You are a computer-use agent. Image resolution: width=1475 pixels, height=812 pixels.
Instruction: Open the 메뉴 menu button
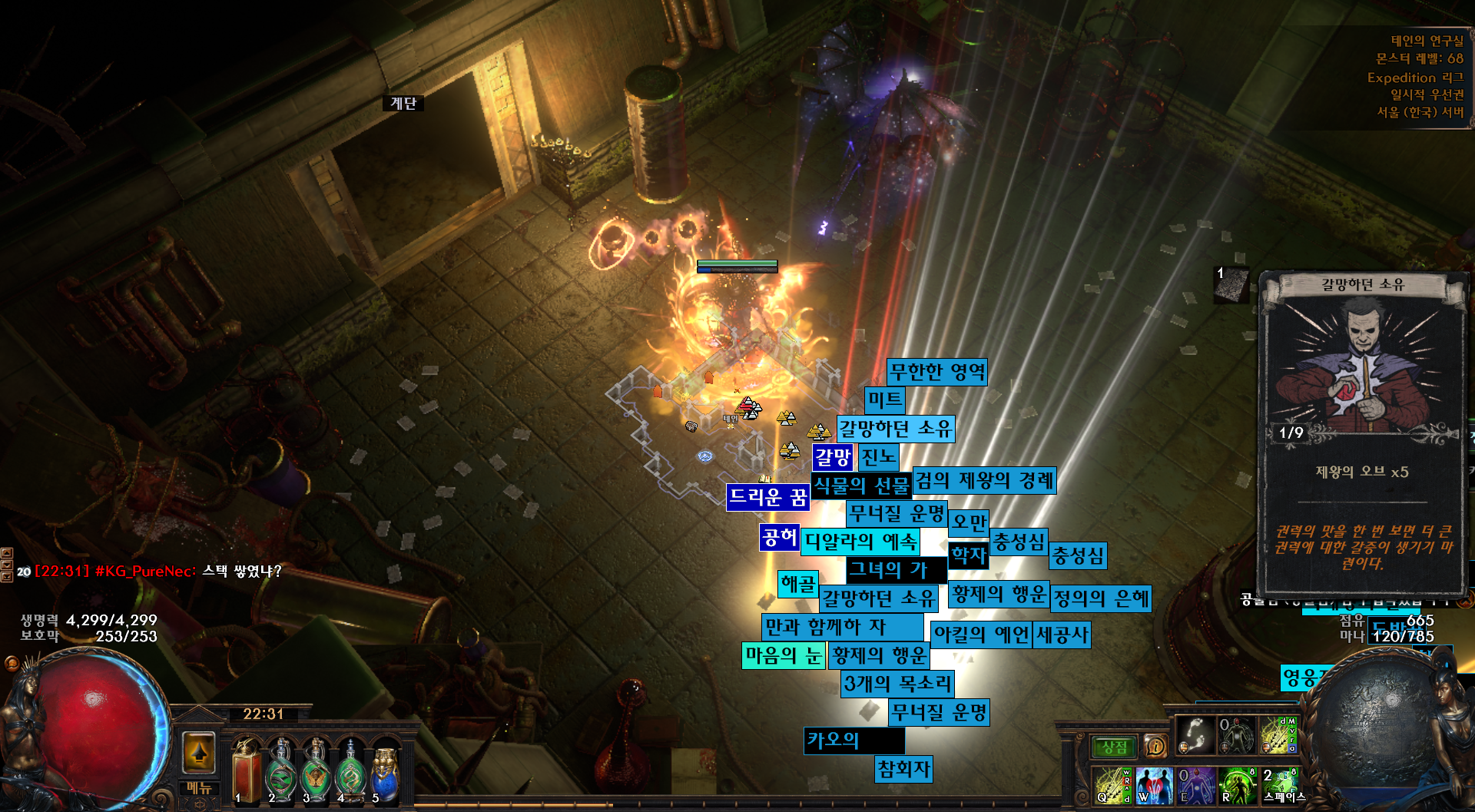(x=199, y=787)
